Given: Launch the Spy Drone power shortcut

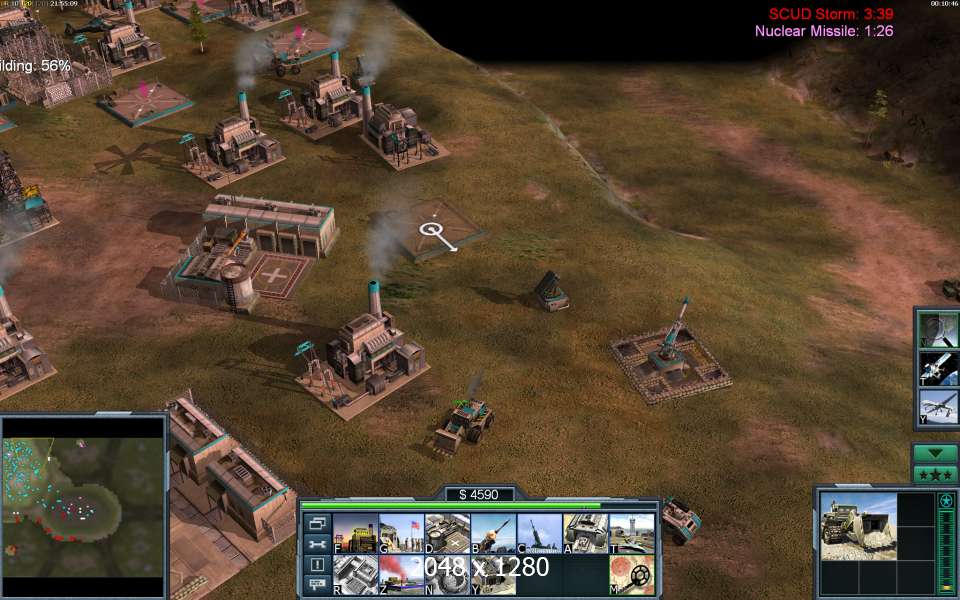Looking at the screenshot, I should (x=939, y=407).
